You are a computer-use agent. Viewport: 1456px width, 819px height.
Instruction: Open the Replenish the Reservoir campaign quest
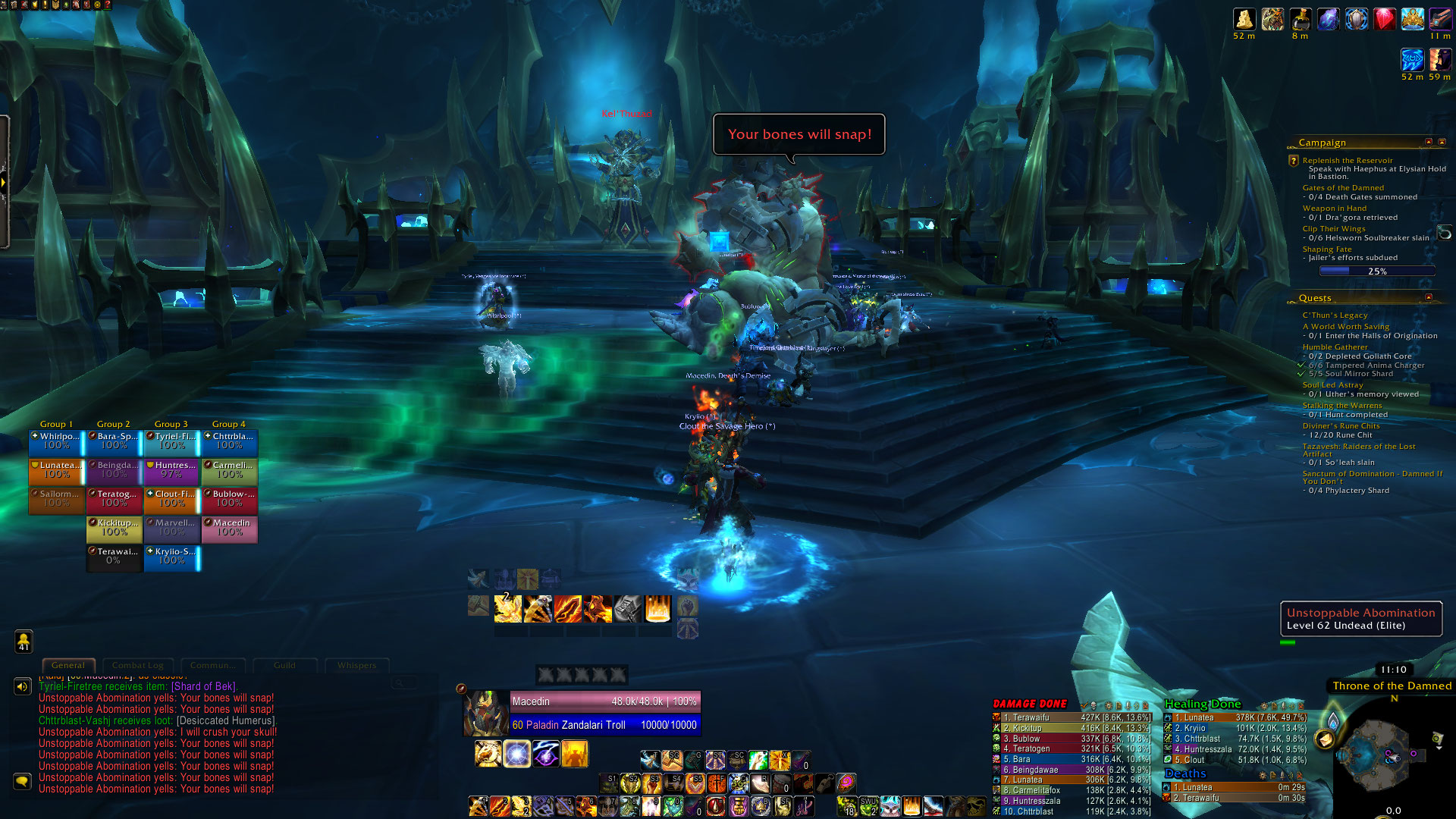tap(1347, 161)
